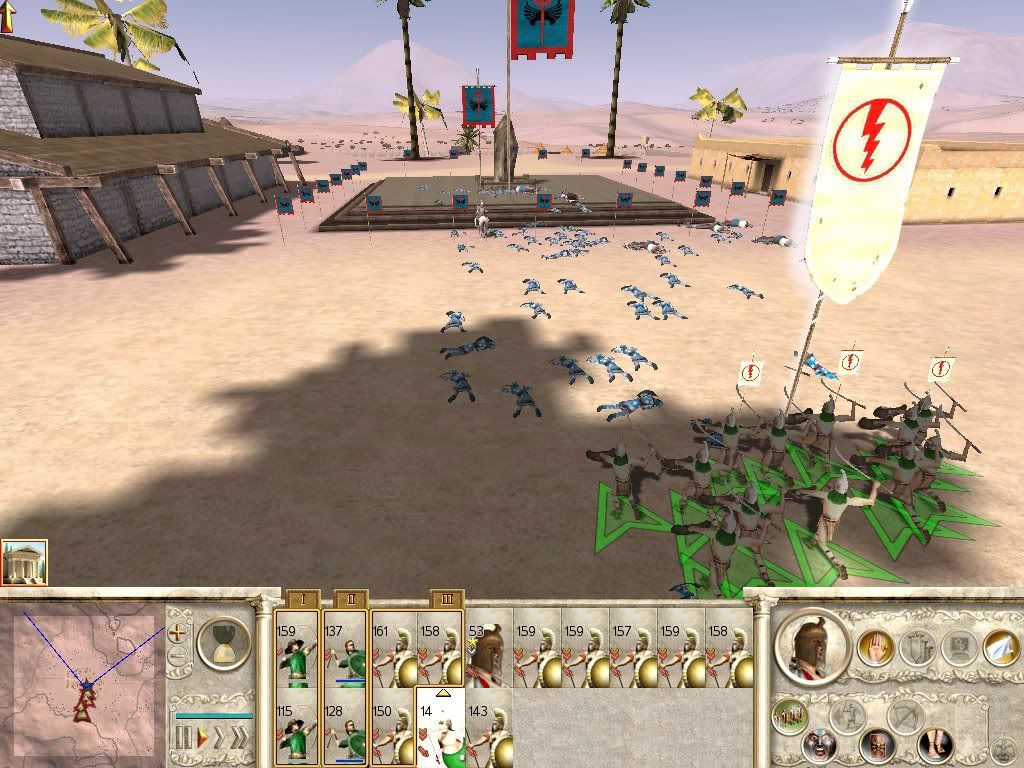Zoom out the minimap with minus button
1024x768 pixels.
(177, 657)
